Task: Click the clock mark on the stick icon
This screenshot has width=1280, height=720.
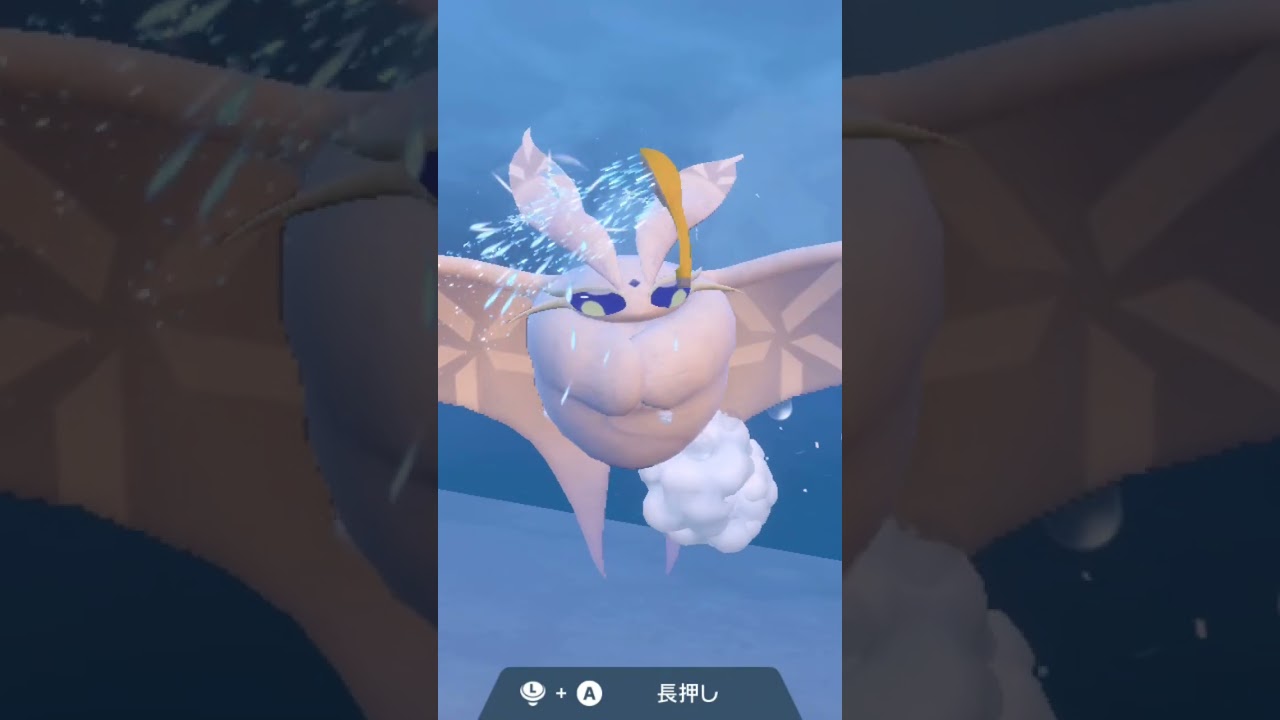Action: point(532,689)
